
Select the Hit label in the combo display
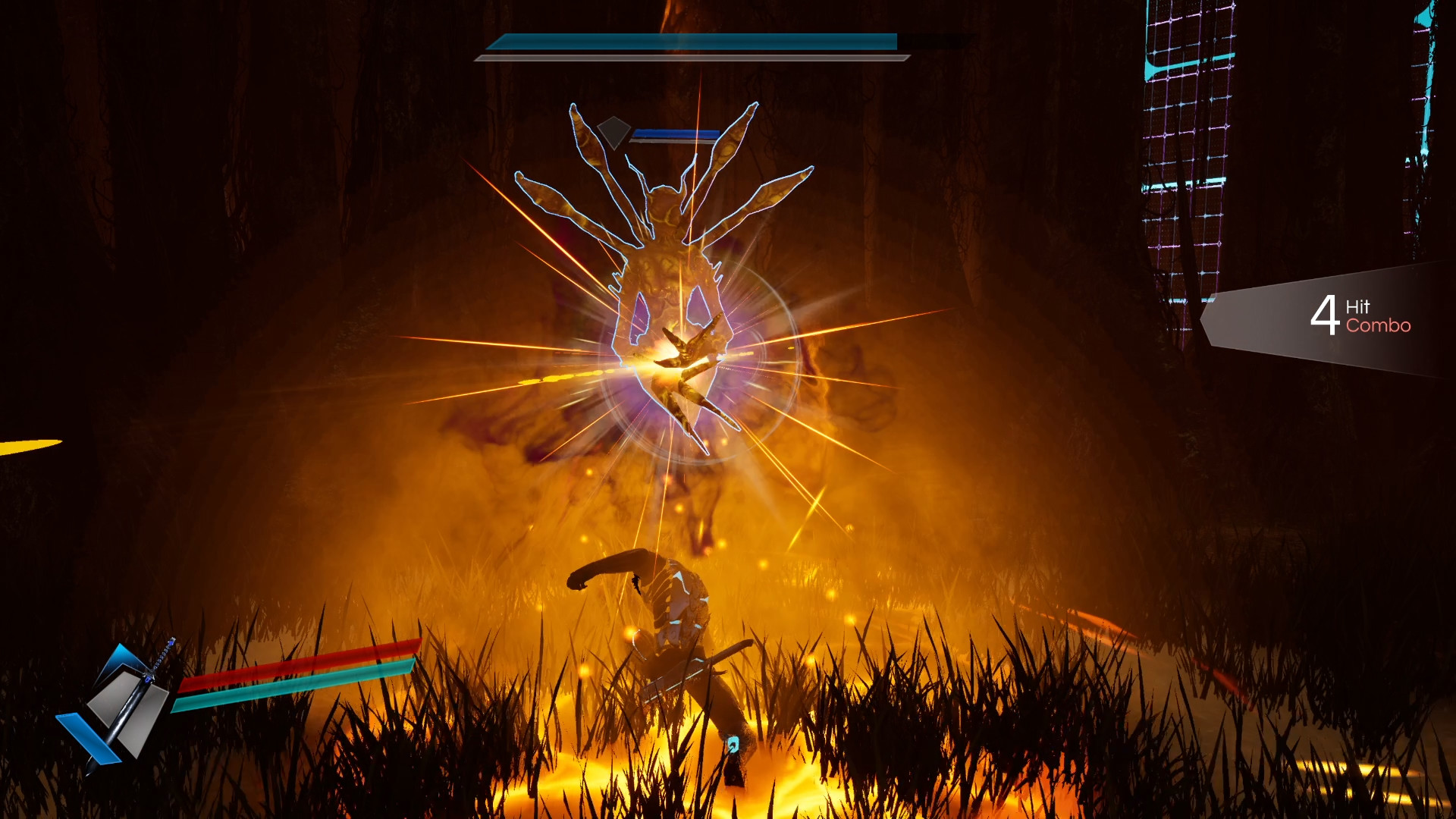[x=1357, y=306]
